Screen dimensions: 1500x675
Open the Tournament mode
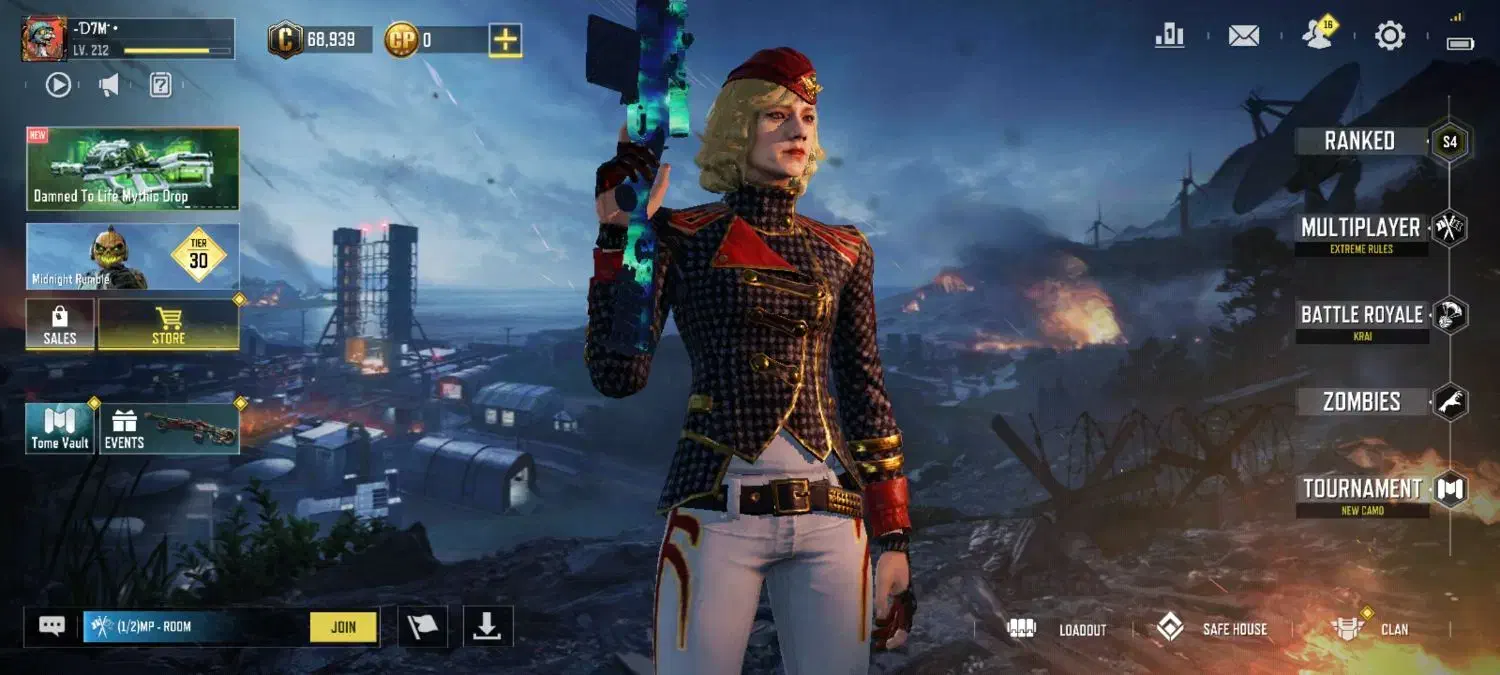pos(1362,490)
